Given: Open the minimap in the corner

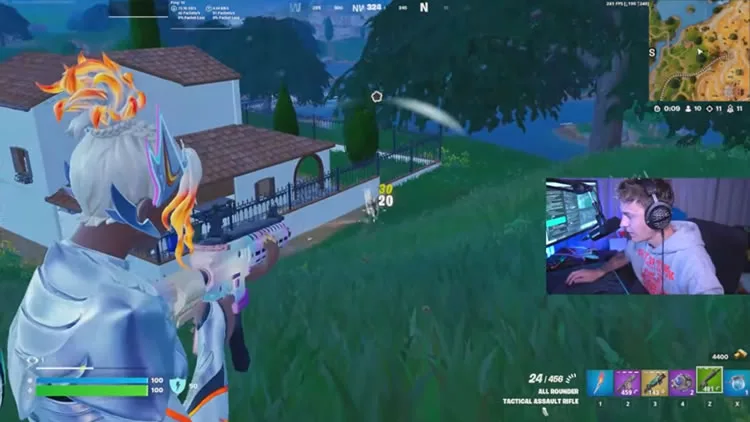Looking at the screenshot, I should pos(698,51).
